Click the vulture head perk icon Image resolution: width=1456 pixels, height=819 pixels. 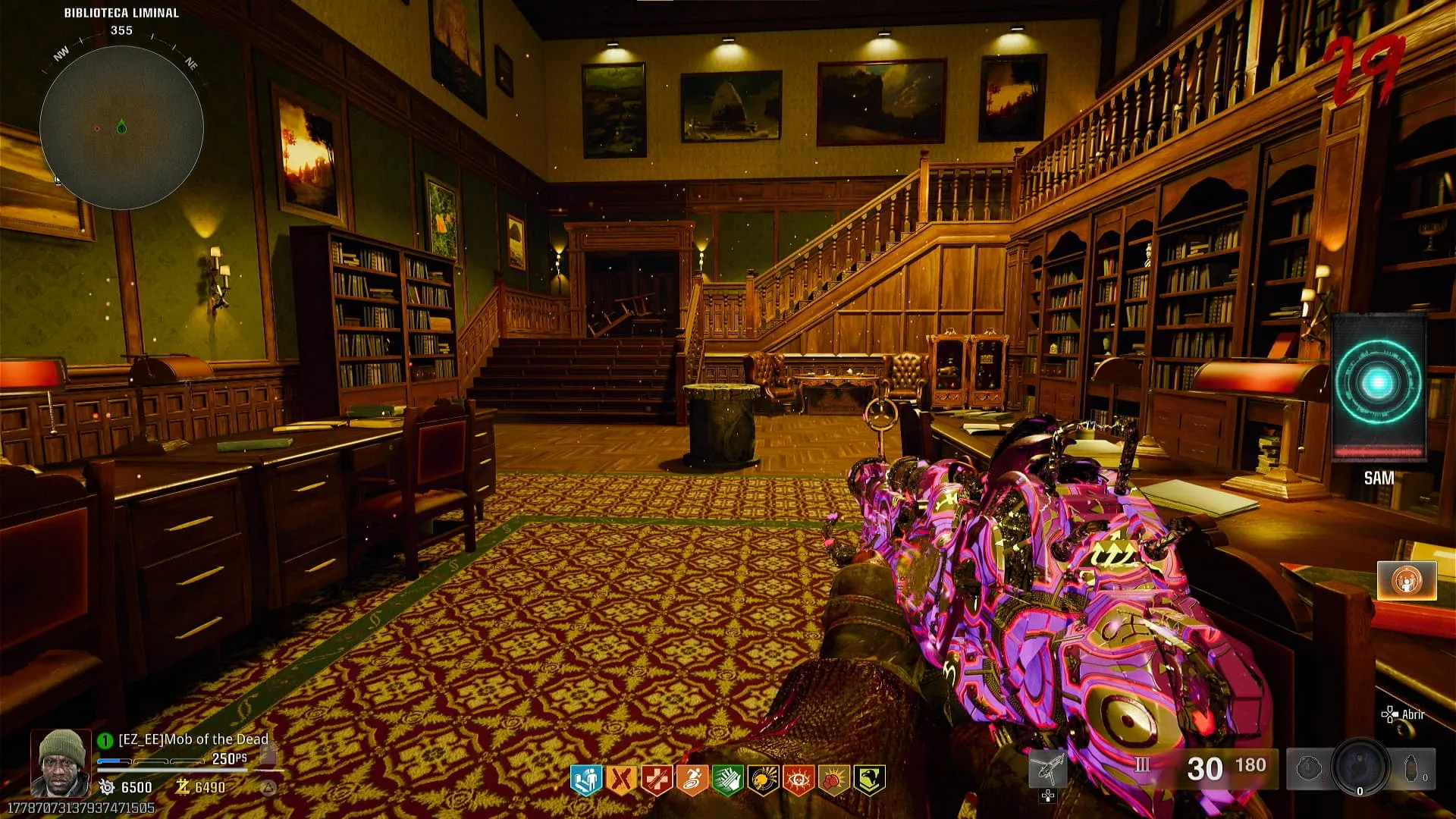pyautogui.click(x=870, y=780)
